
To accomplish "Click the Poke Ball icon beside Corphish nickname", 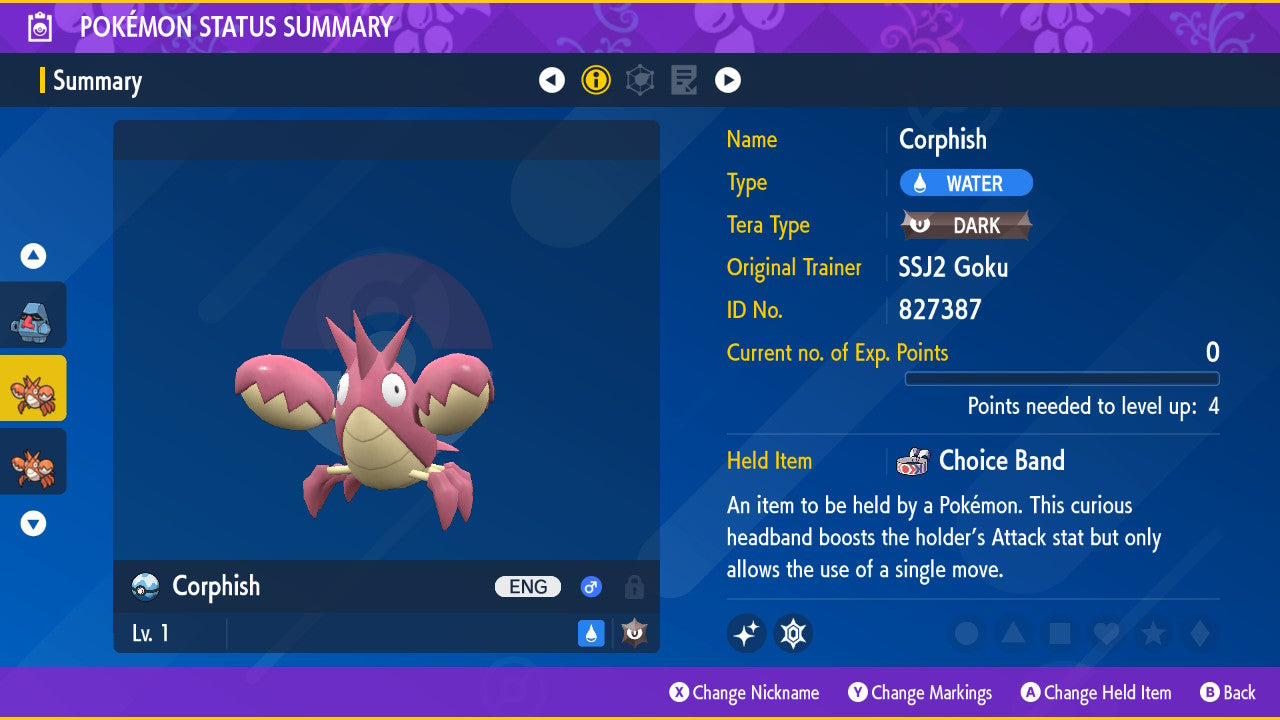I will pos(143,587).
